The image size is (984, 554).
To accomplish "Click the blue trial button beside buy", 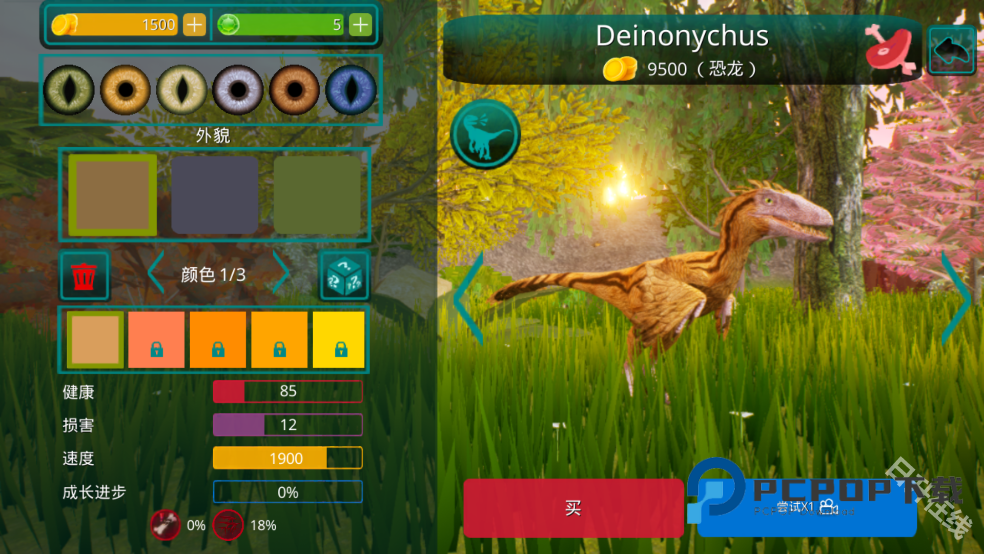I will click(x=806, y=508).
